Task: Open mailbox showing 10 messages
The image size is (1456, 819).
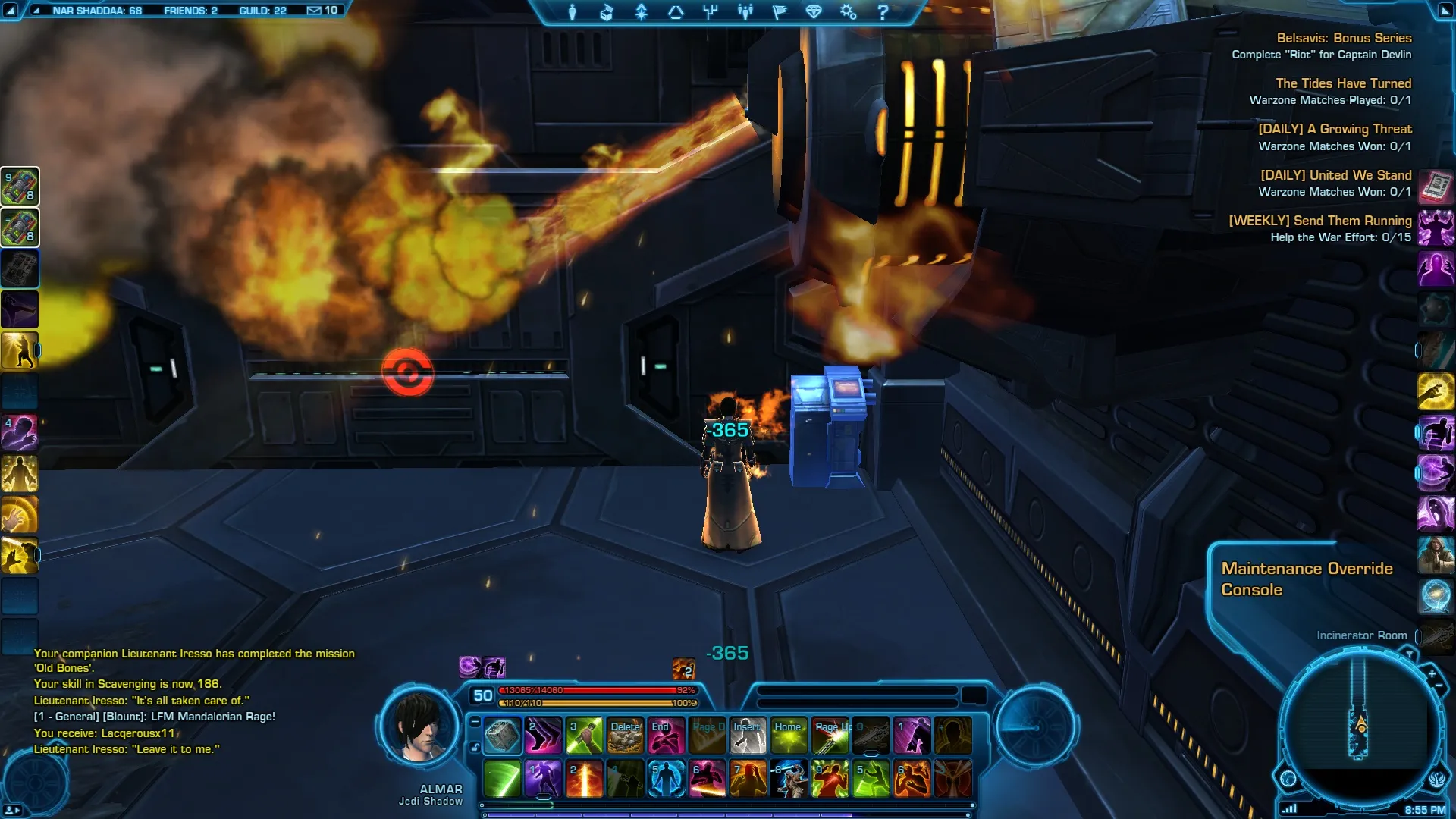Action: [322, 11]
